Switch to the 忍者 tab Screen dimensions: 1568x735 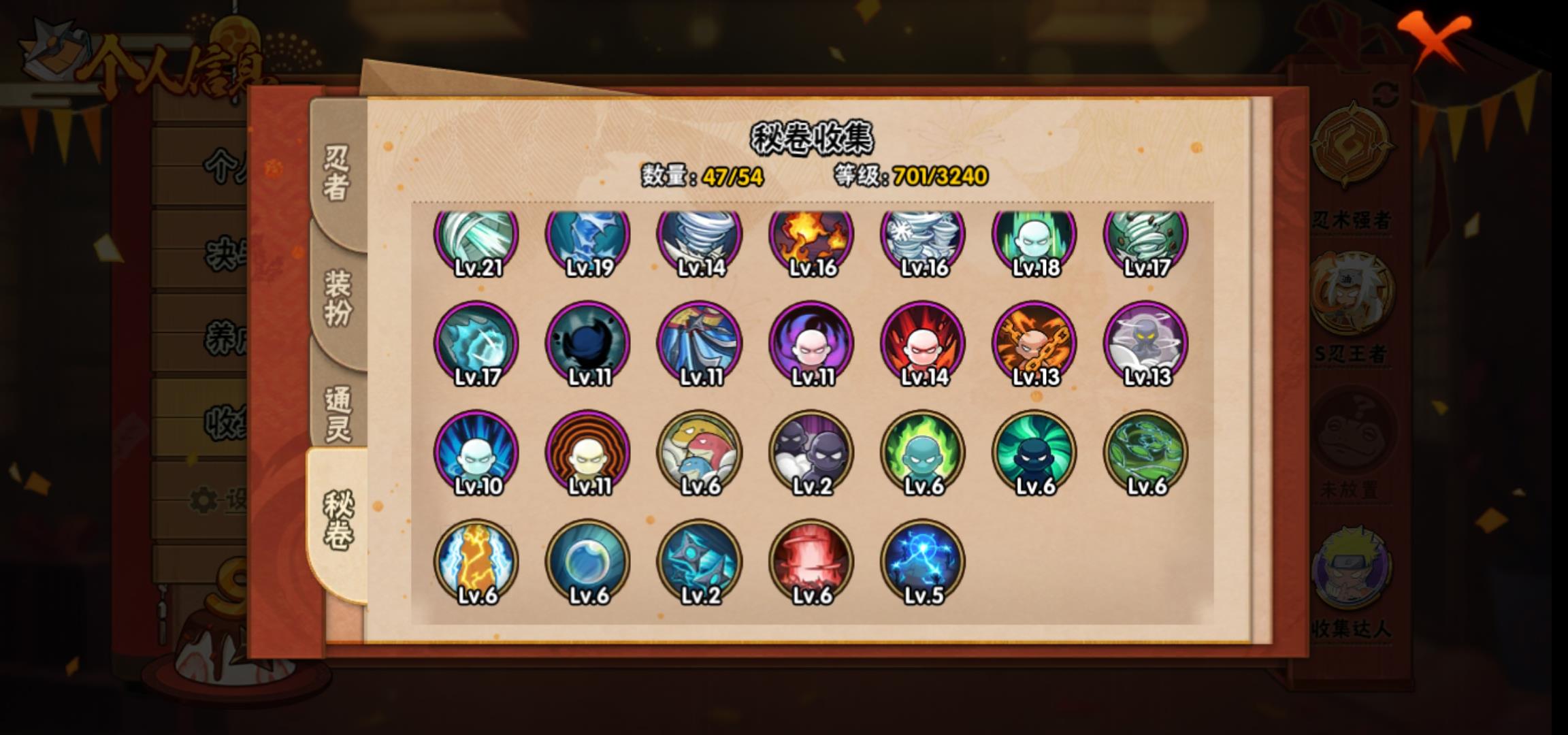coord(337,174)
